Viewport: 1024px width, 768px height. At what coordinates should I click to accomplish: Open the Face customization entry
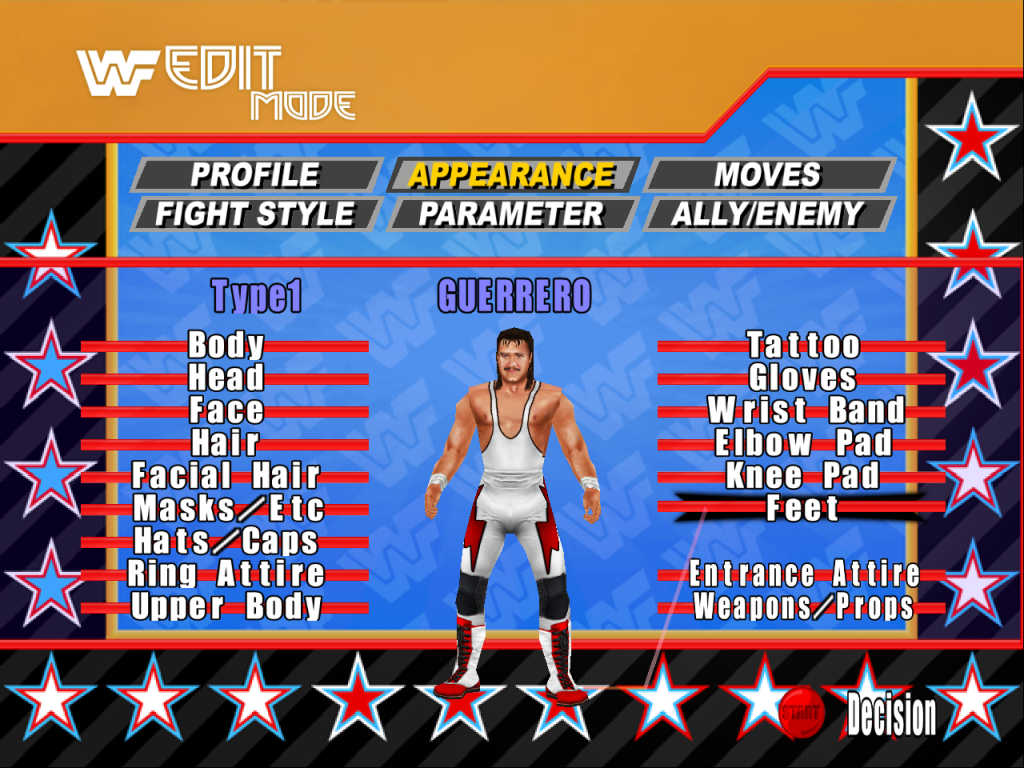226,411
